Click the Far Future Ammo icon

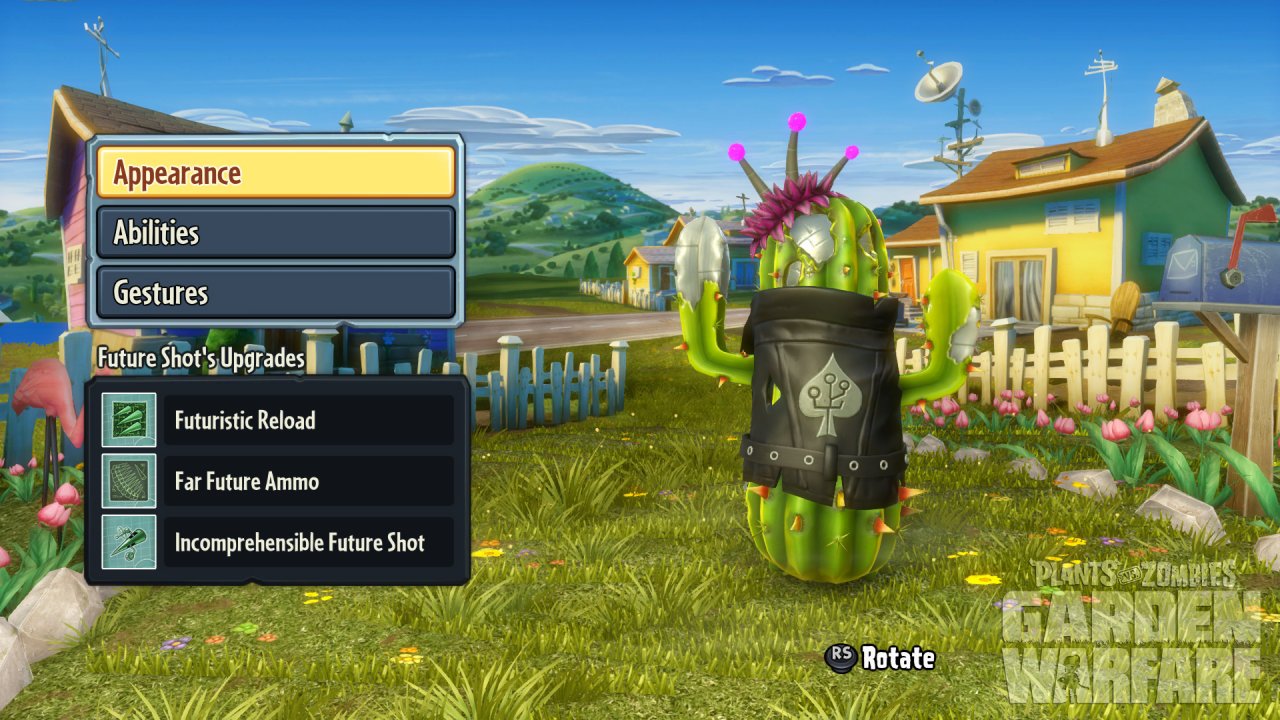(x=129, y=481)
